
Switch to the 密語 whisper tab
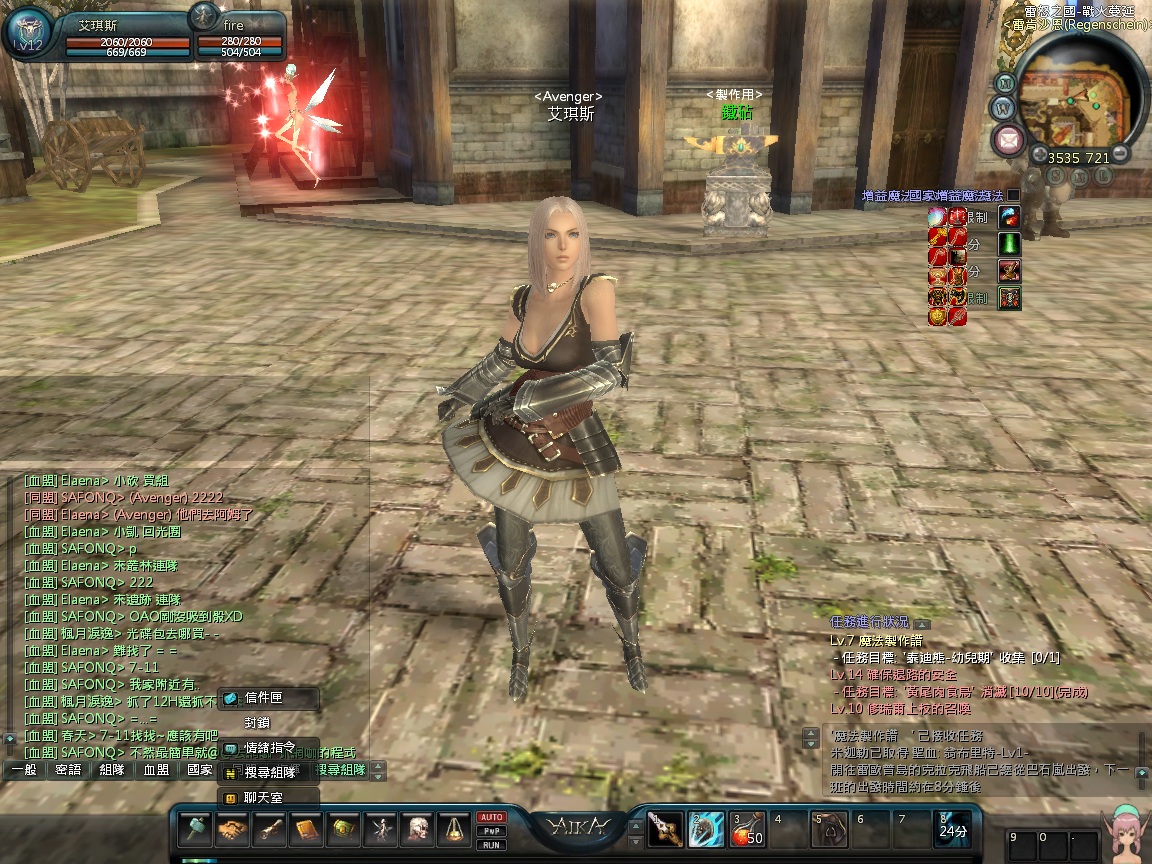[68, 771]
